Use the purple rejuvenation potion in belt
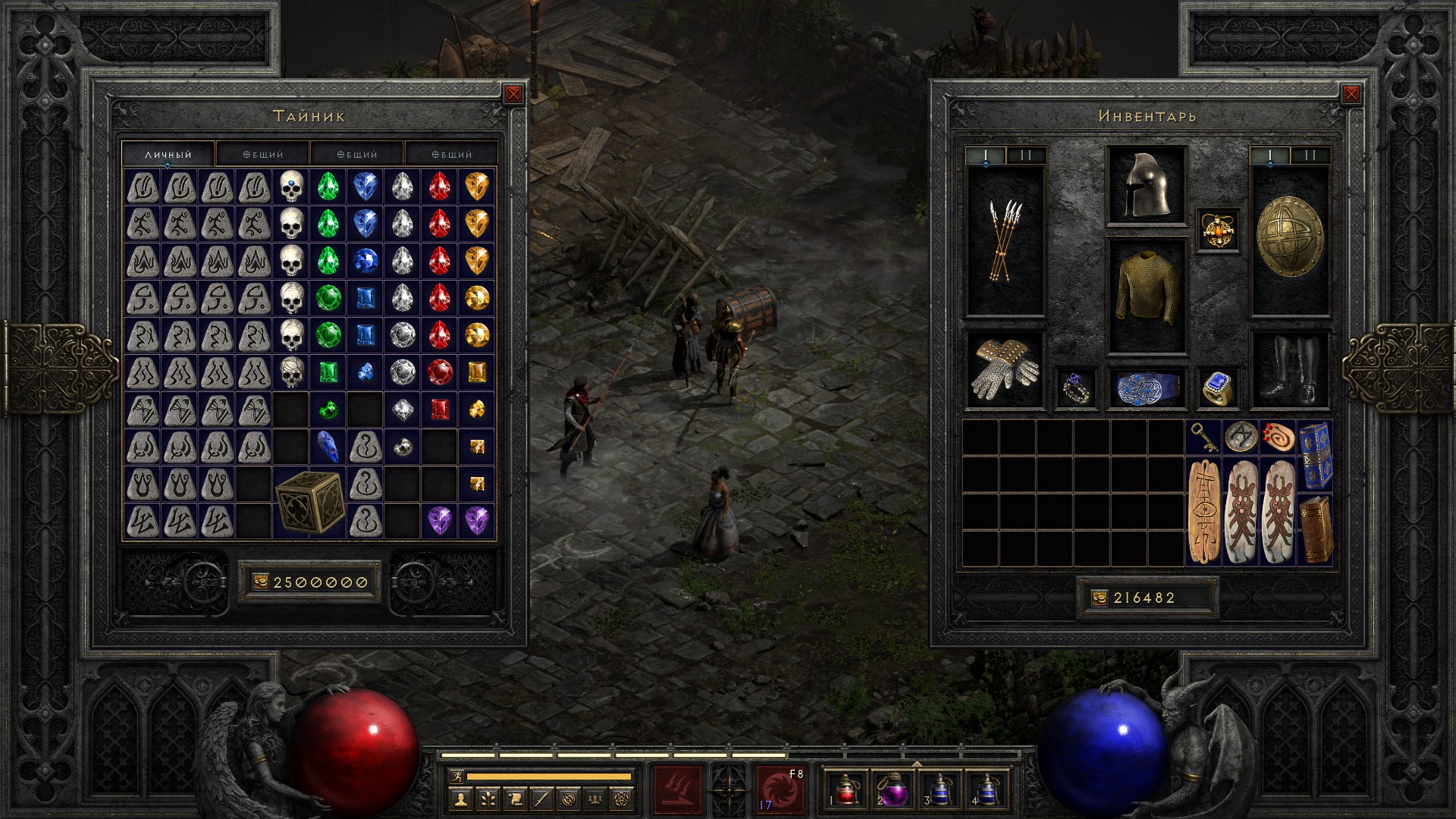Screen dimensions: 1456x819 [893, 789]
